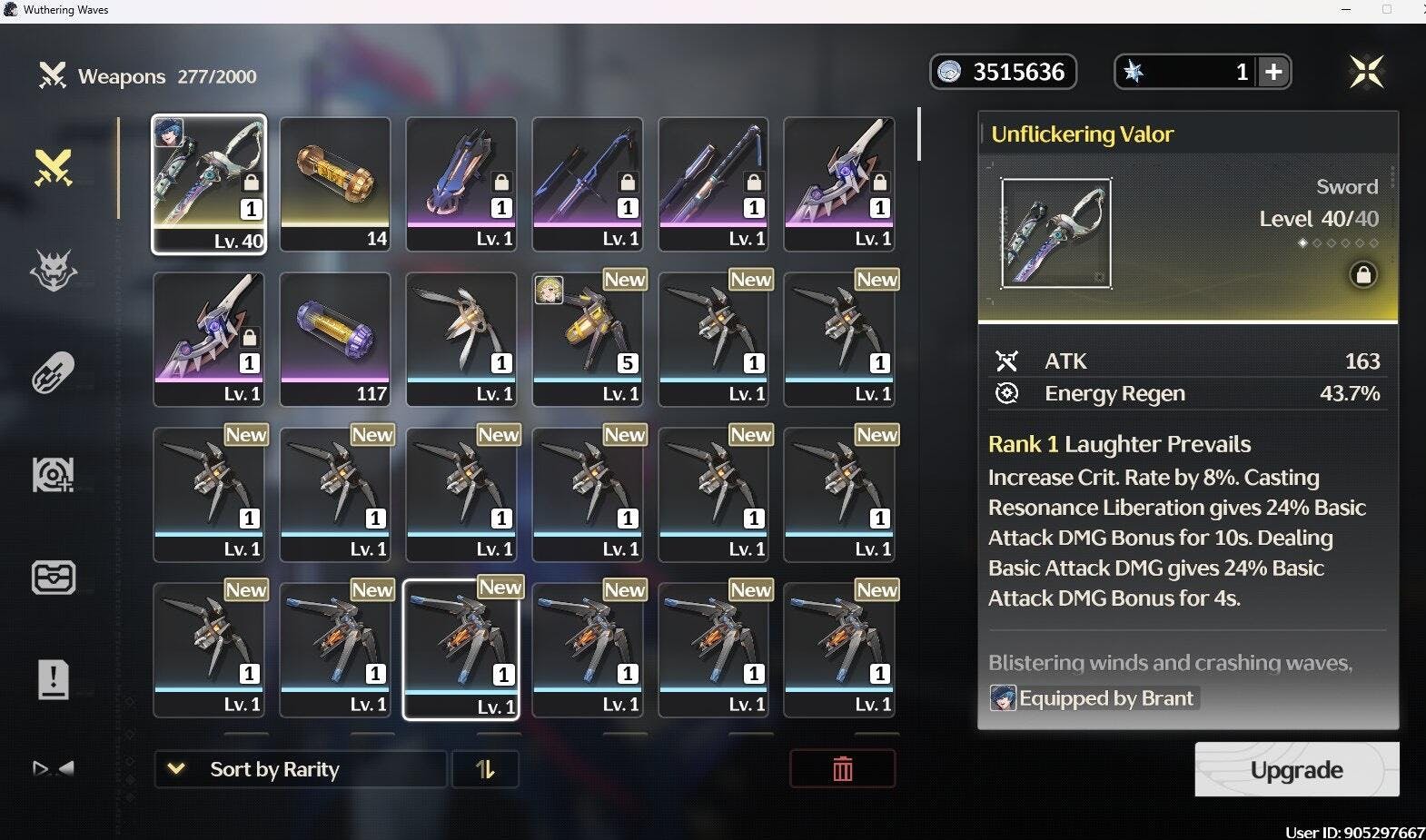This screenshot has height=840, width=1426.
Task: Open the supply chest inventory tab
Action: 54,577
